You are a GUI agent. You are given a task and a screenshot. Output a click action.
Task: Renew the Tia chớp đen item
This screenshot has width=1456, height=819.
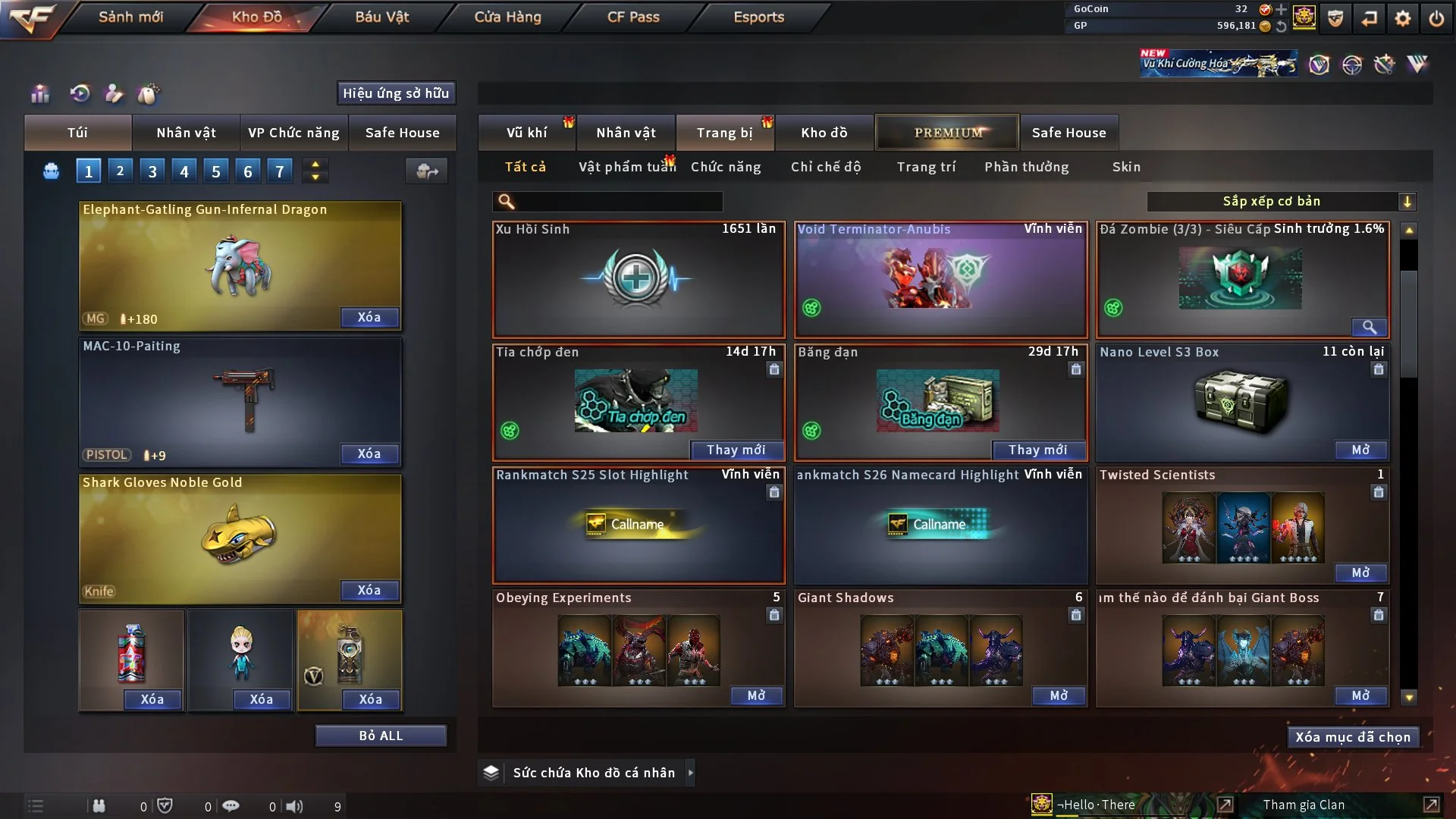pyautogui.click(x=736, y=450)
